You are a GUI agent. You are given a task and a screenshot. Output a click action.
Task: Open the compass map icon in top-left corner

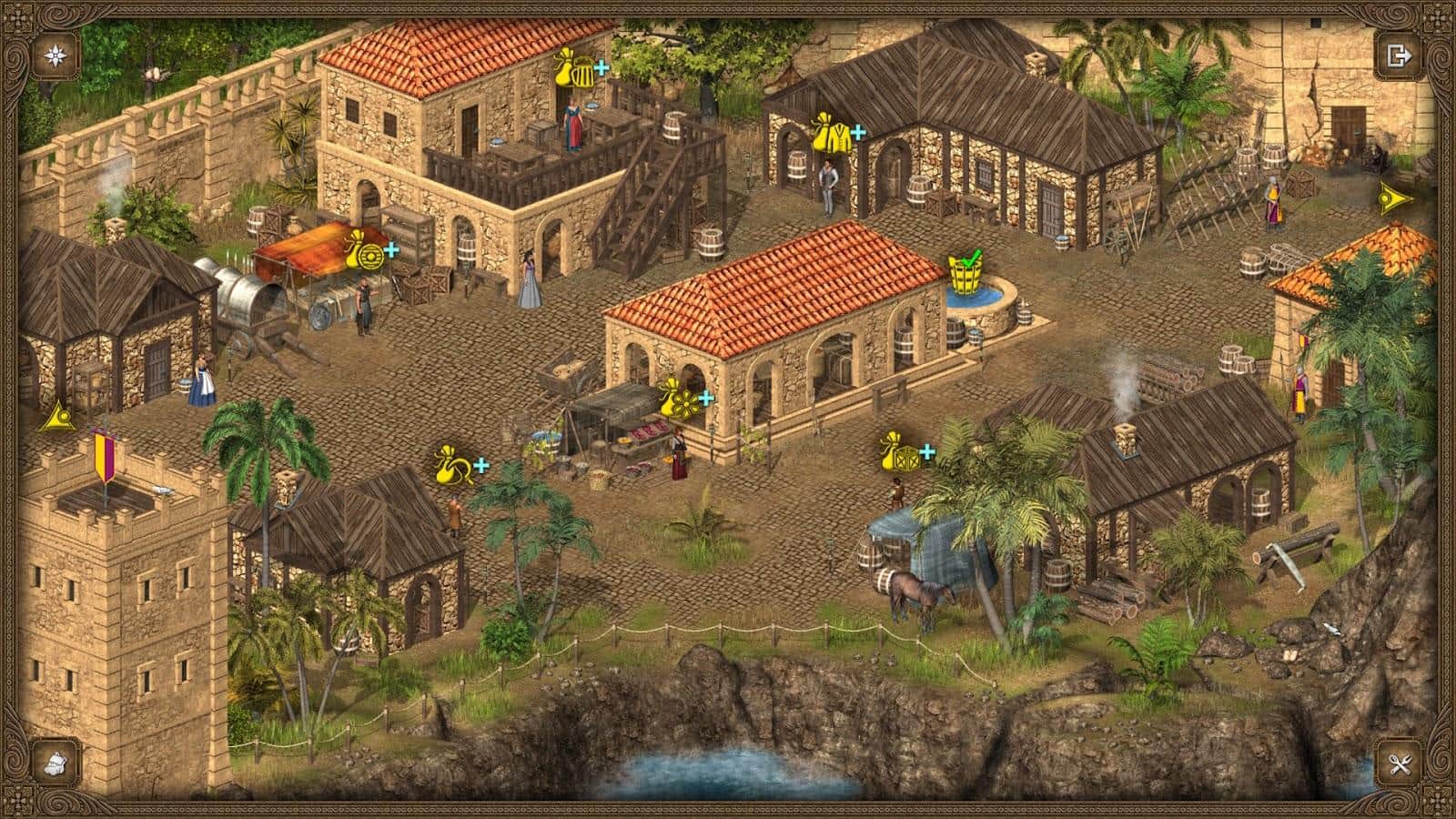[x=55, y=55]
